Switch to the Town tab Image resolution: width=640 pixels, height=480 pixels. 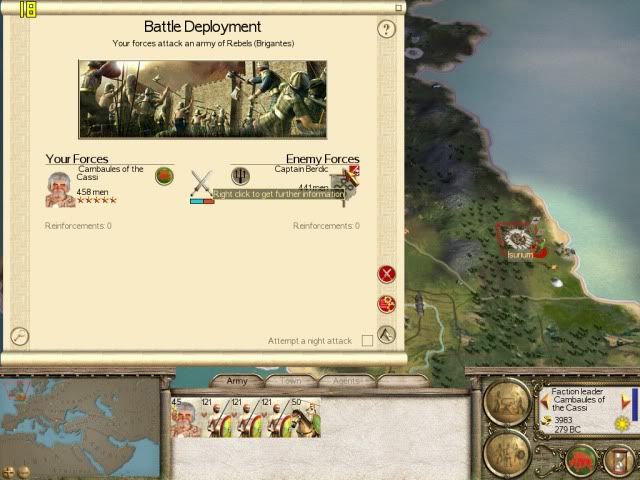(x=291, y=381)
